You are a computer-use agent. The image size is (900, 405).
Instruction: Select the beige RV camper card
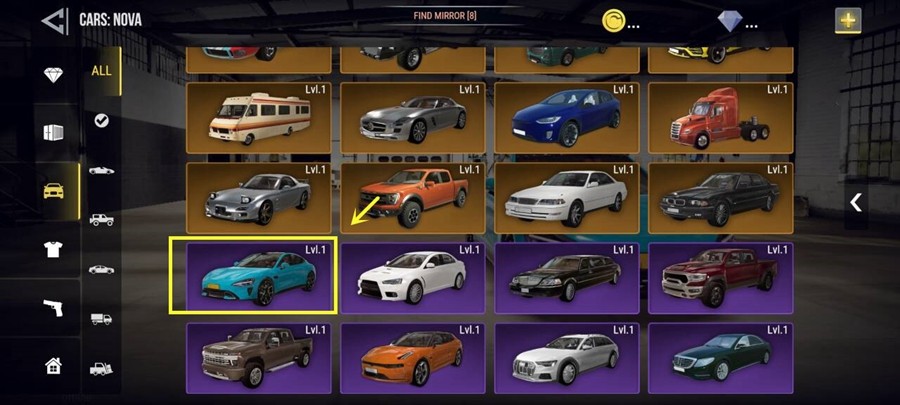(x=259, y=117)
